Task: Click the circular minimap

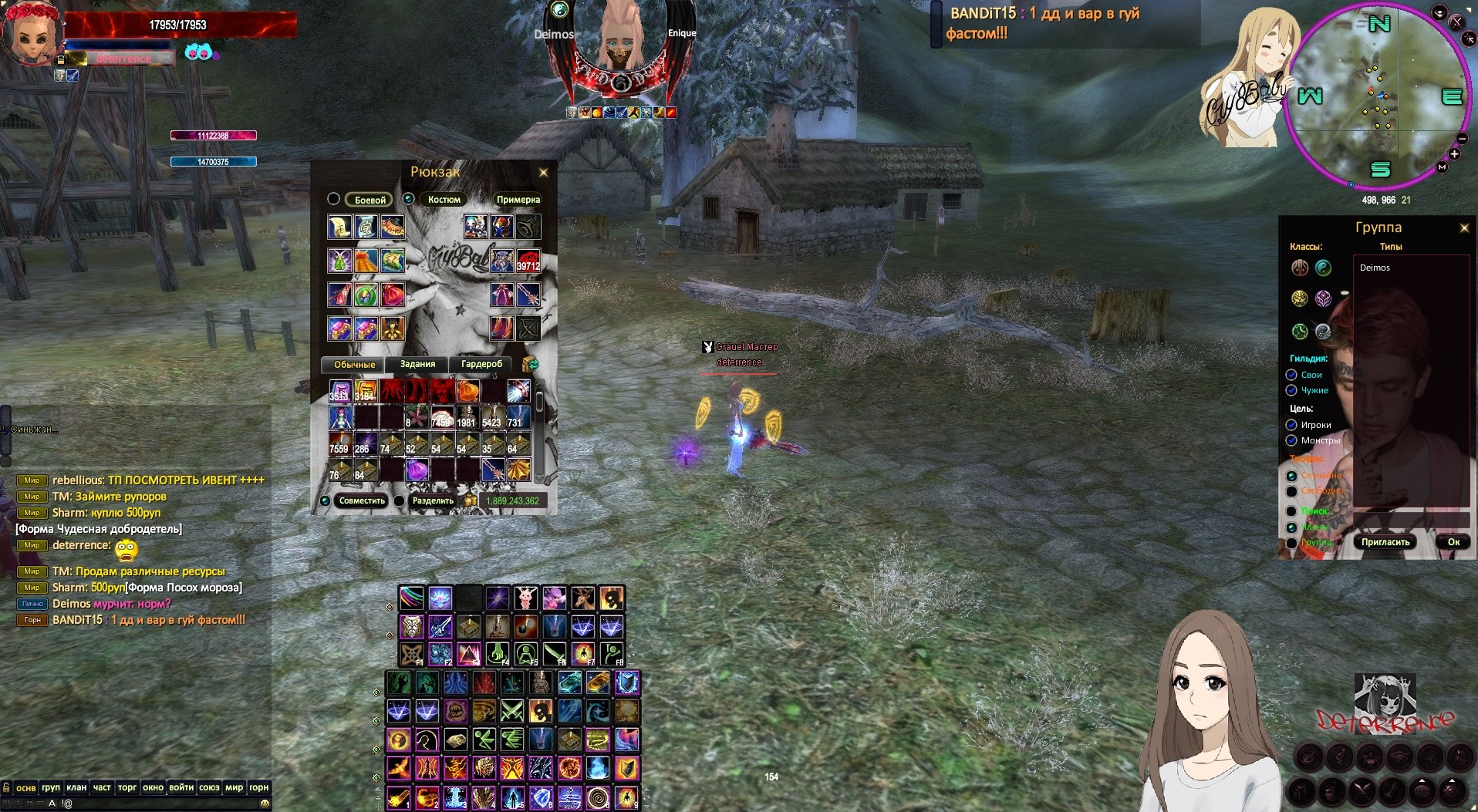Action: 1378,96
